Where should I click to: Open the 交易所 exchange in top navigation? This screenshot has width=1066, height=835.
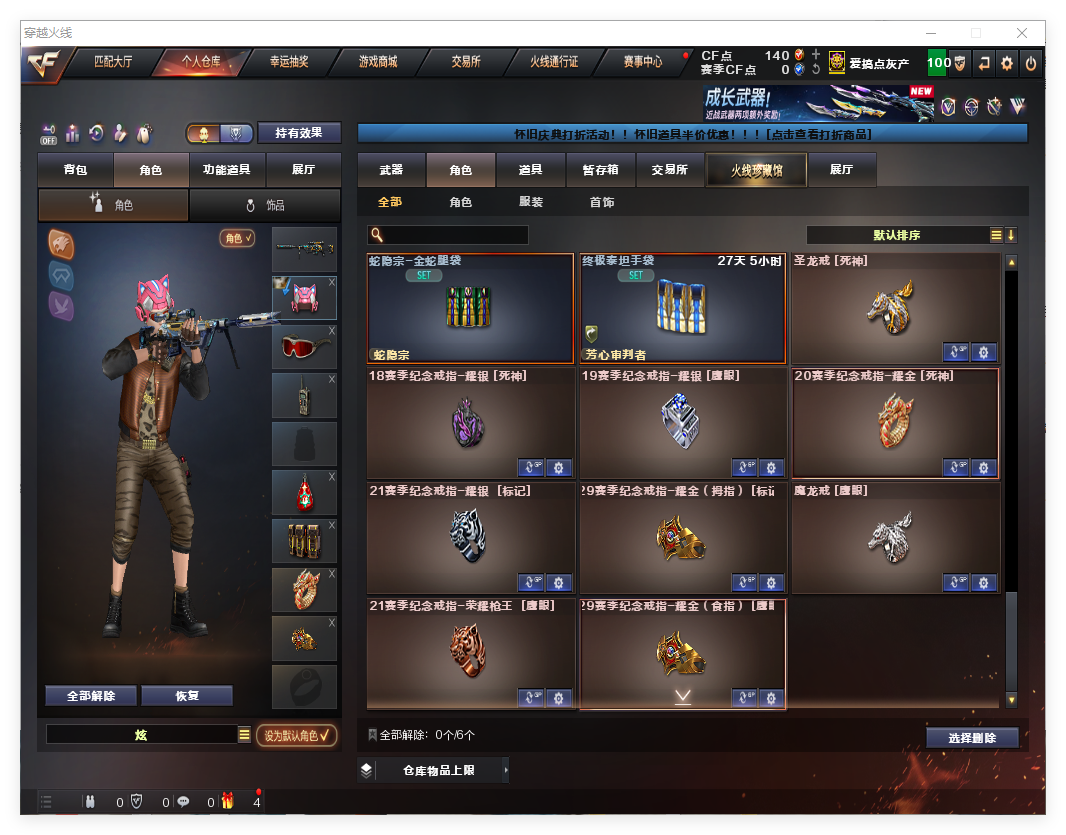(x=465, y=62)
